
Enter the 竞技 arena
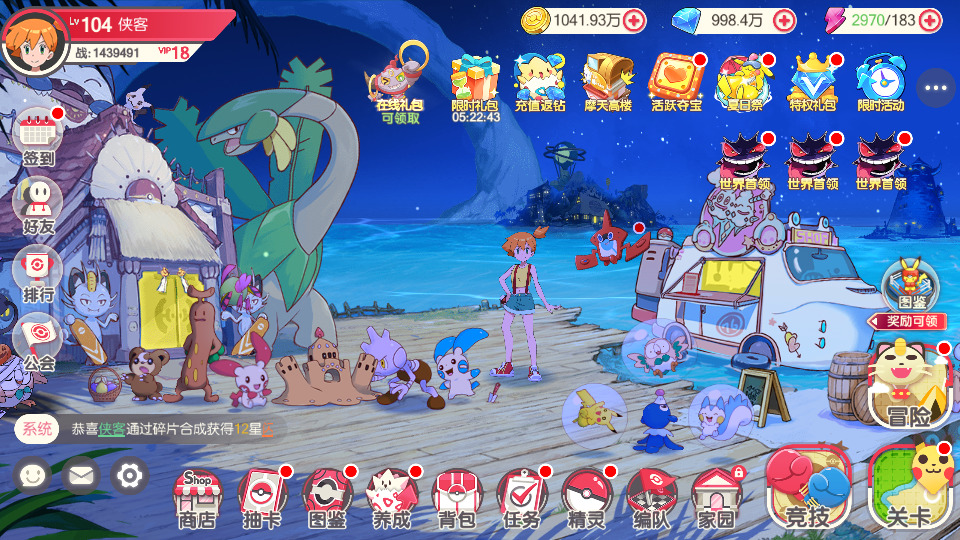[808, 488]
